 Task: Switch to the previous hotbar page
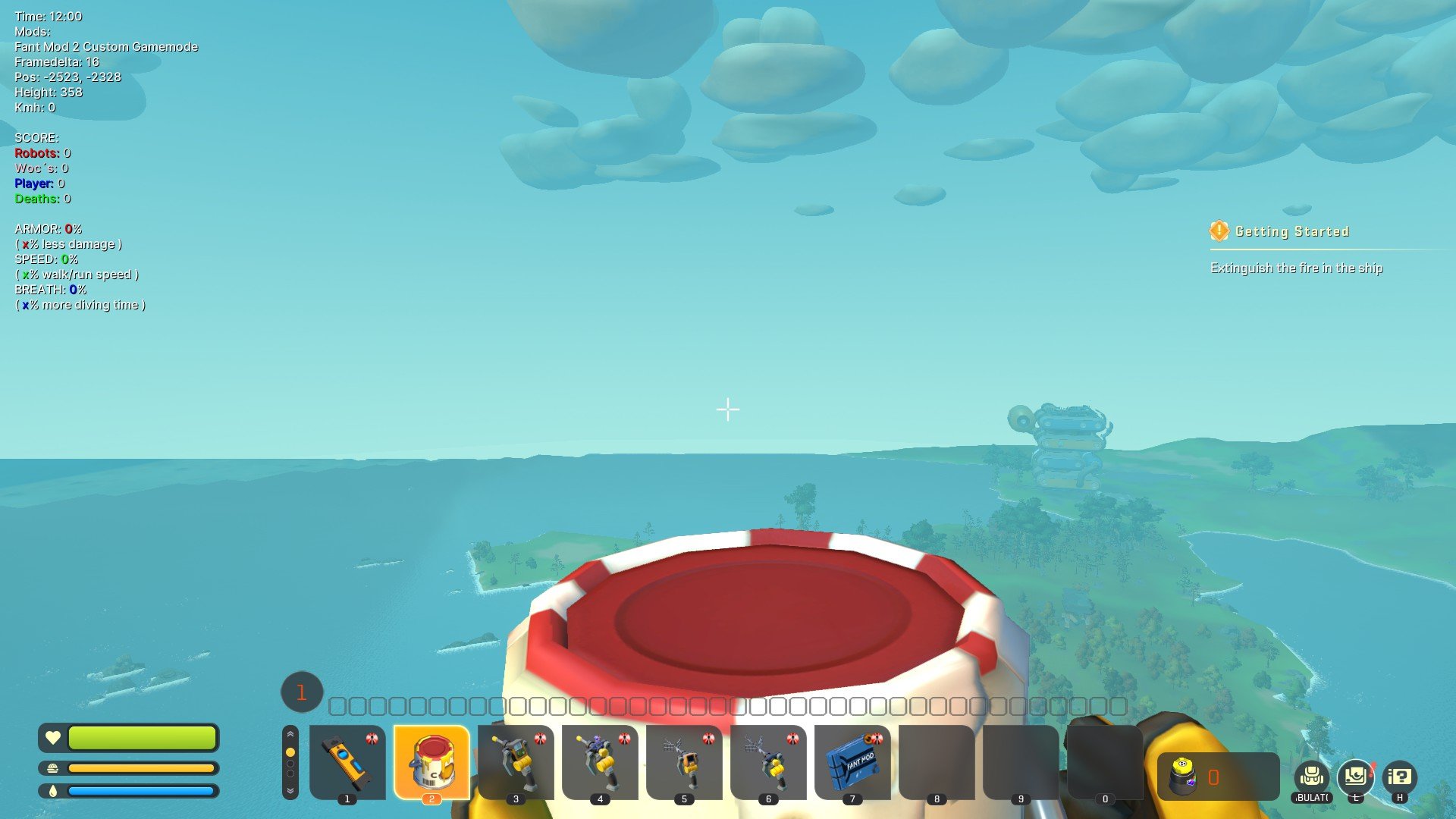pos(290,734)
